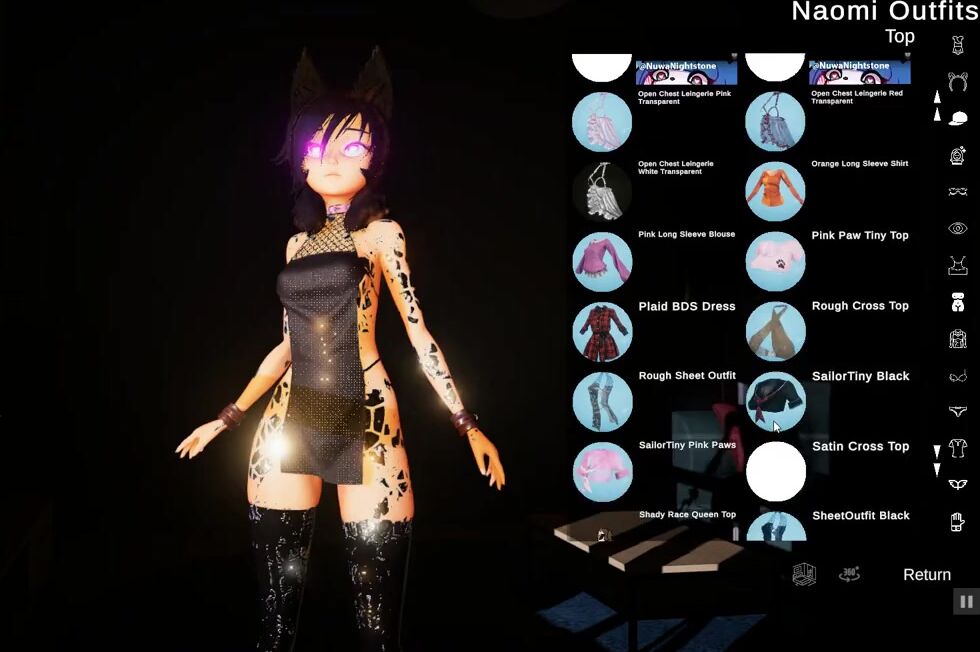Open the backpack category
This screenshot has height=652, width=980.
coord(957,339)
